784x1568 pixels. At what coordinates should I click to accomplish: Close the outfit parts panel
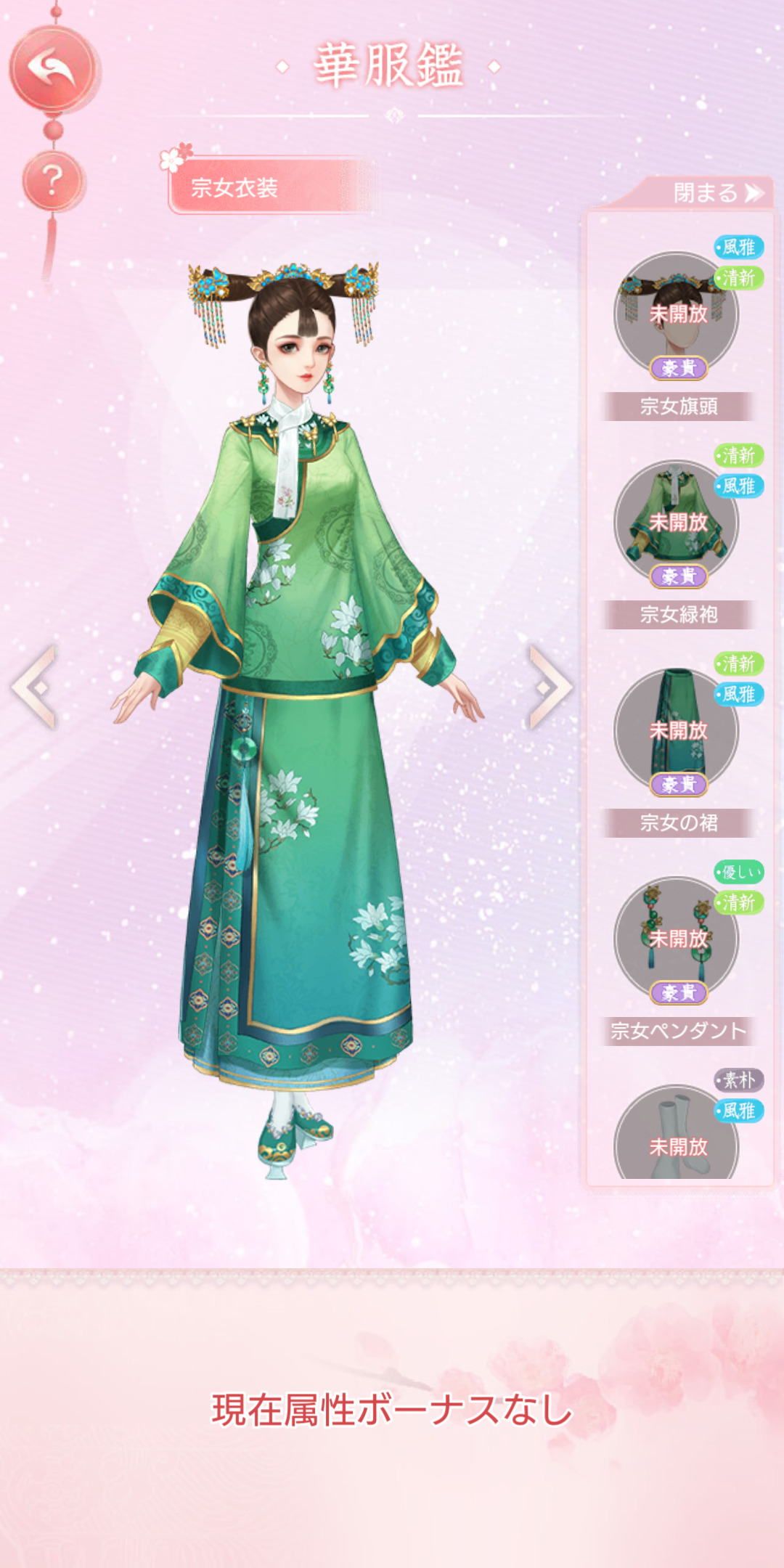(x=716, y=193)
